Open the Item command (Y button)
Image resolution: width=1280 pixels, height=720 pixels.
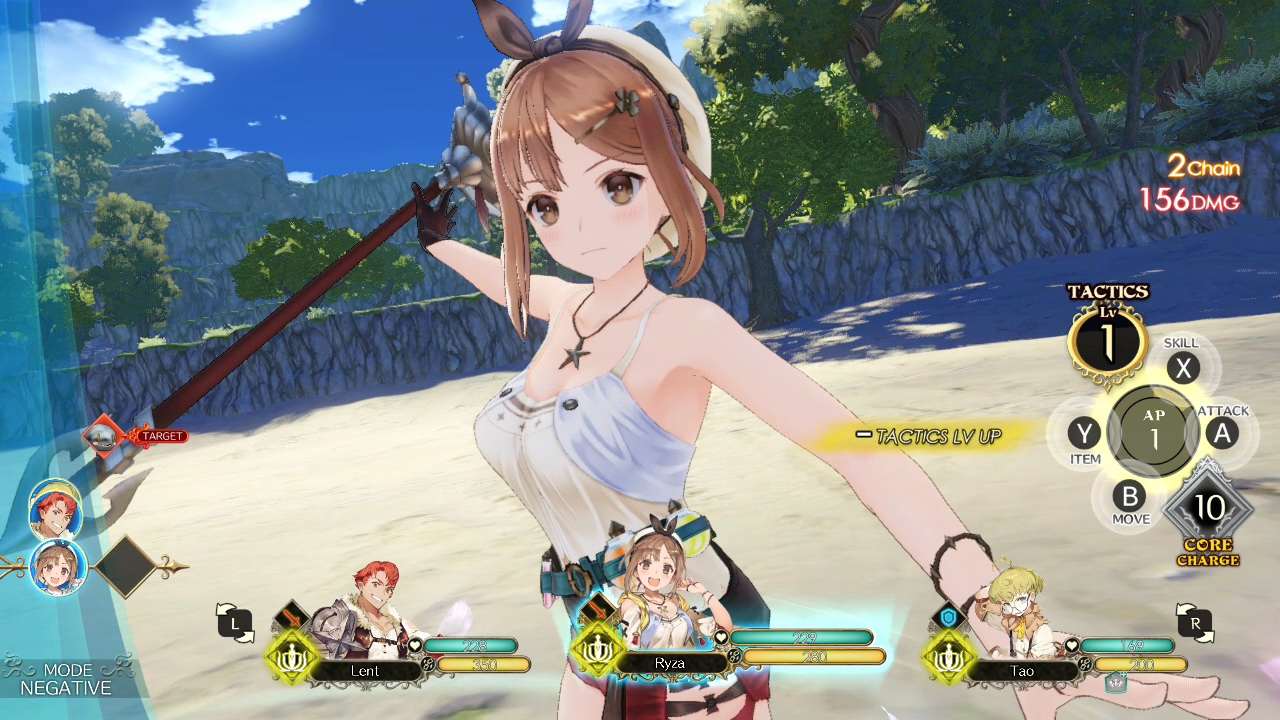point(1087,433)
